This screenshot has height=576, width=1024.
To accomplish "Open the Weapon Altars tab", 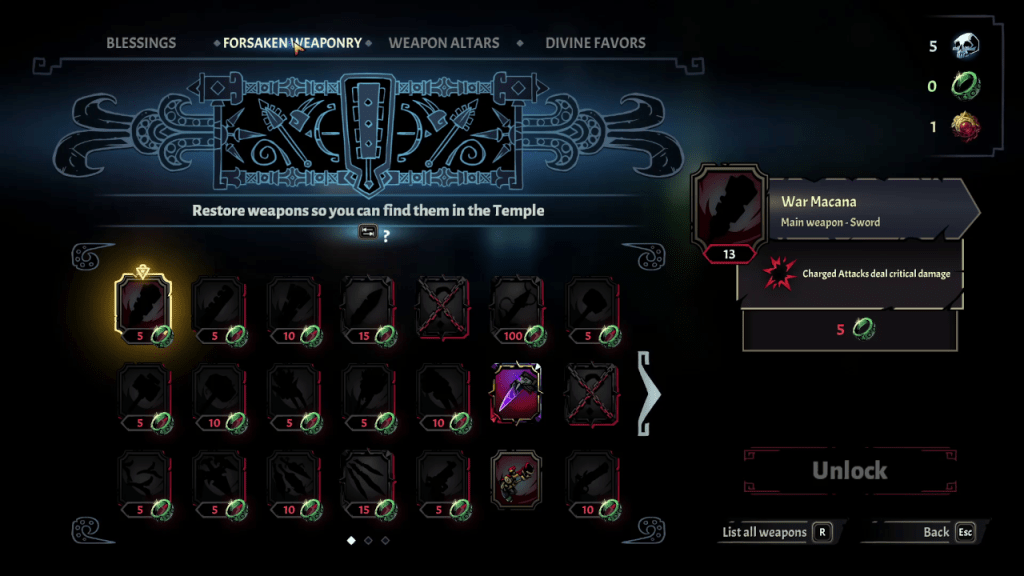I will click(x=443, y=43).
